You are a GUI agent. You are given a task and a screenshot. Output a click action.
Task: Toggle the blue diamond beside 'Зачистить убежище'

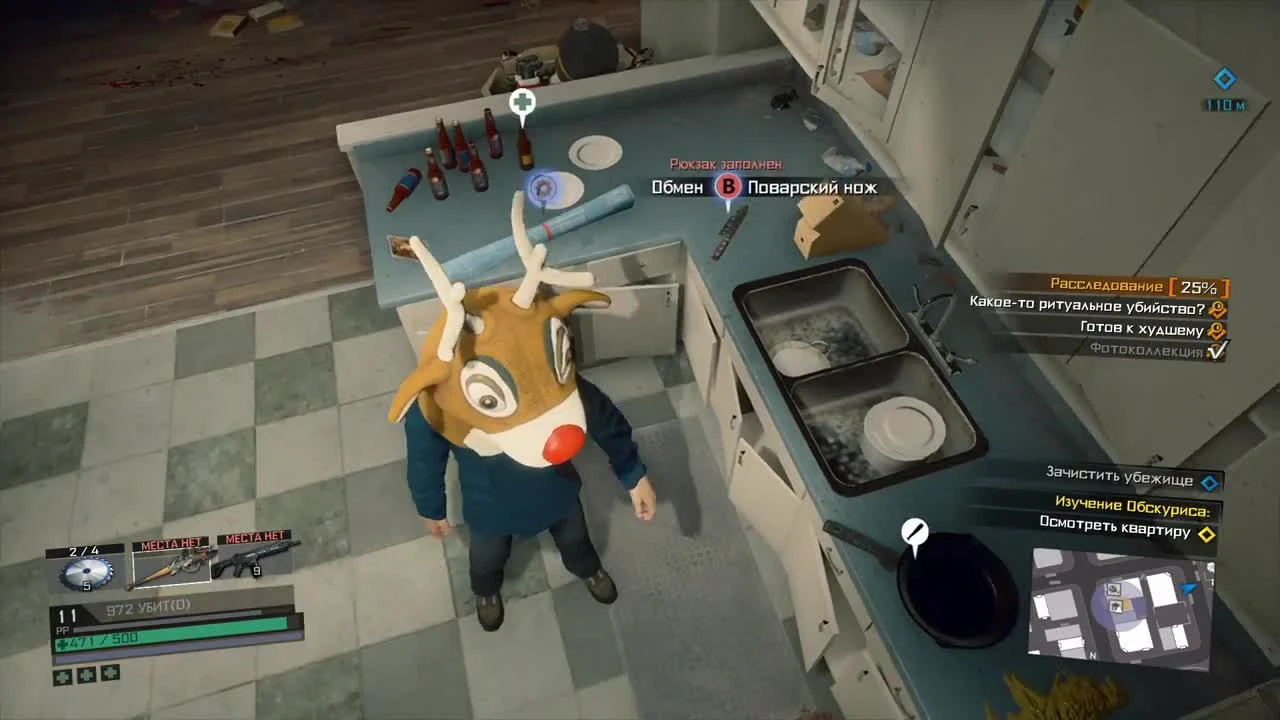pos(1208,481)
